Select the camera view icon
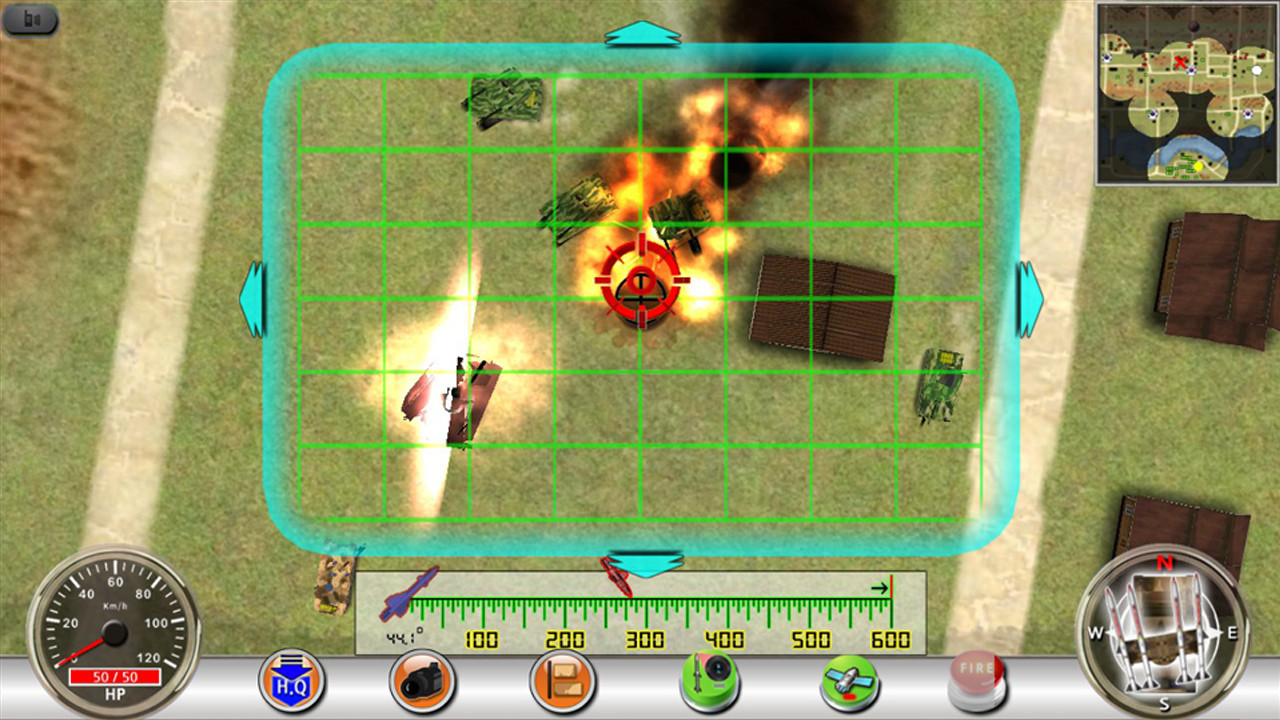The height and width of the screenshot is (720, 1280). click(422, 681)
